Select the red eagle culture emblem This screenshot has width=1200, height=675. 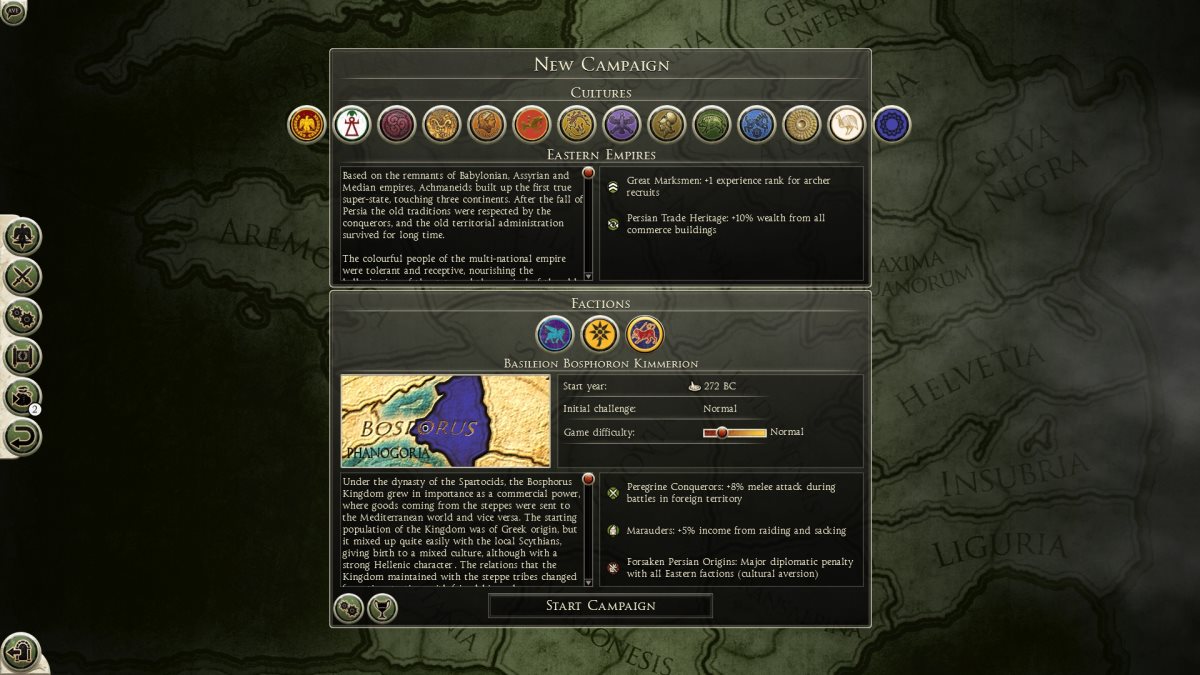307,124
